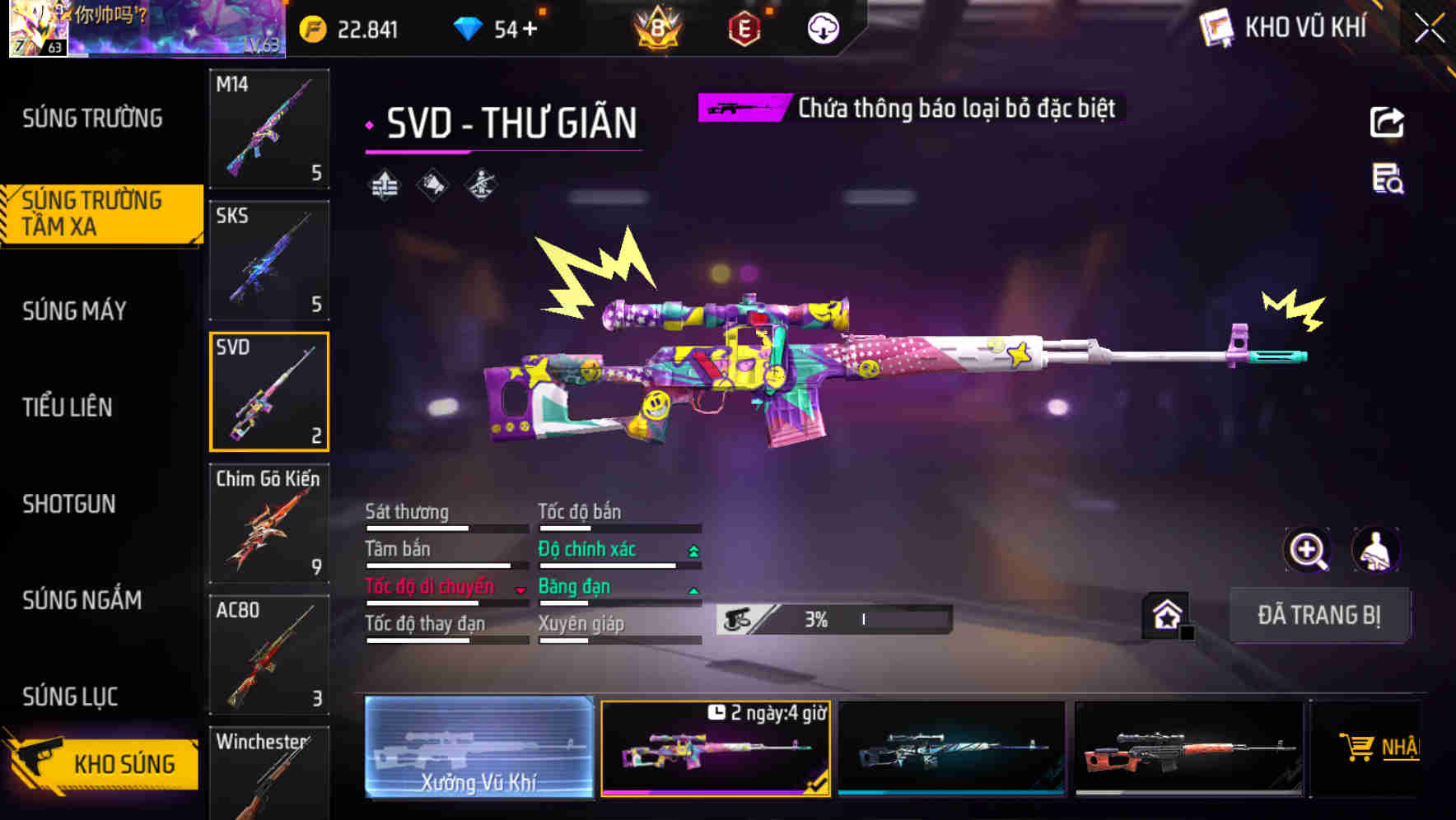Expand the Độ chính xác stat arrows
The height and width of the screenshot is (820, 1456).
tap(692, 549)
